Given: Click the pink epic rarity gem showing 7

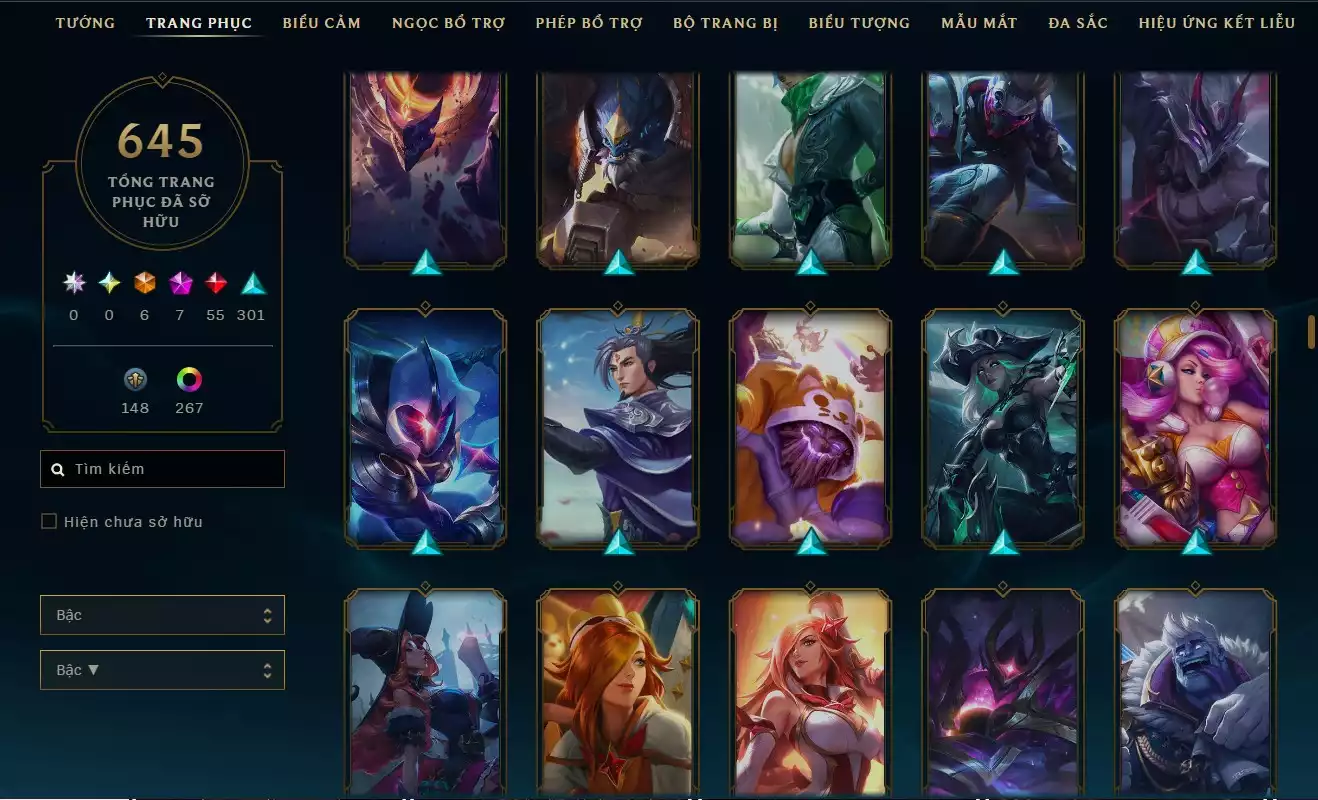Looking at the screenshot, I should tap(179, 284).
